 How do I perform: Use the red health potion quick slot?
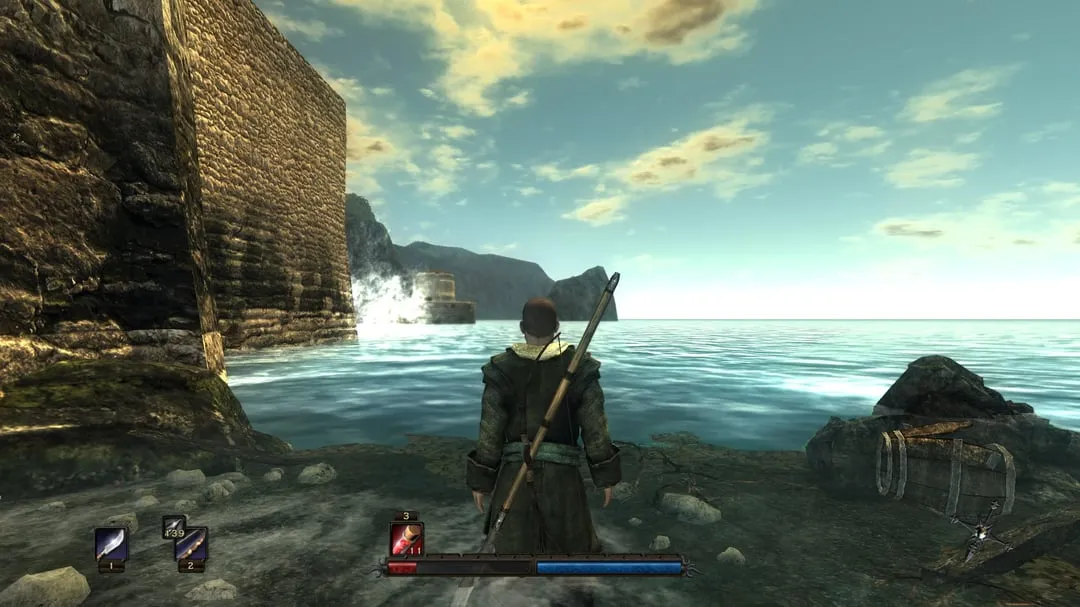[406, 539]
